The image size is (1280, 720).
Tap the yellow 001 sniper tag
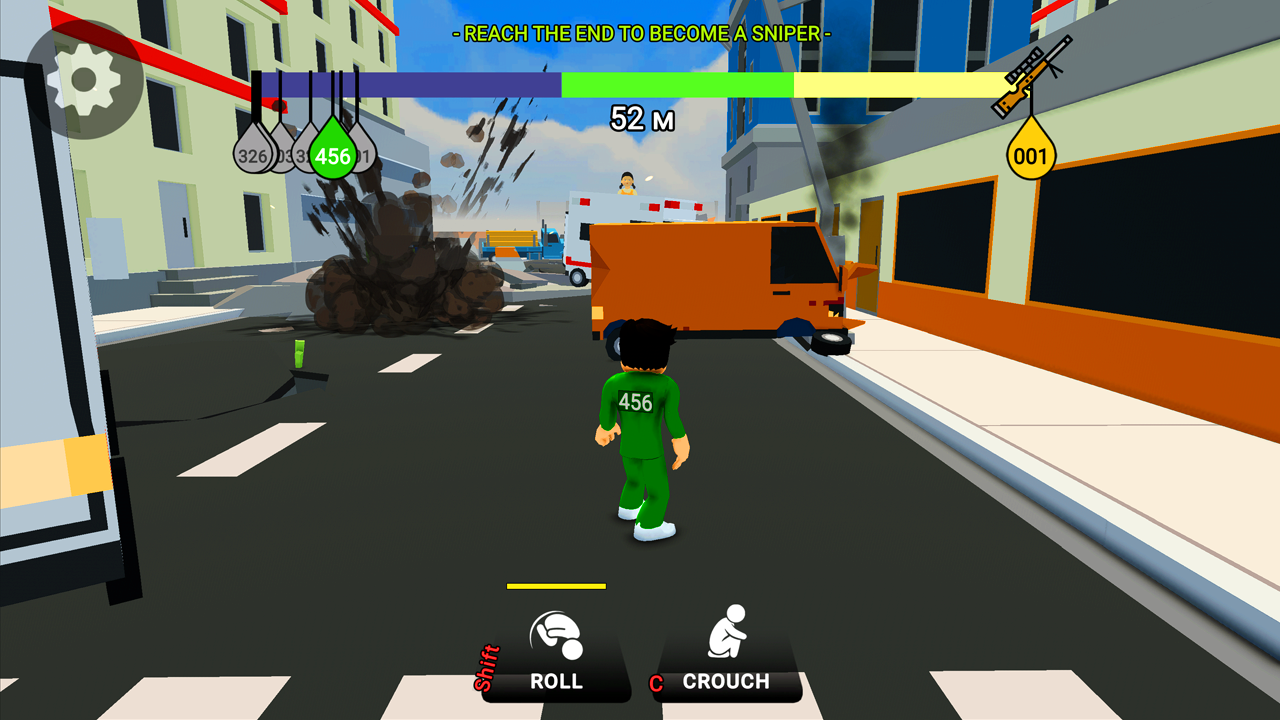tap(1031, 151)
